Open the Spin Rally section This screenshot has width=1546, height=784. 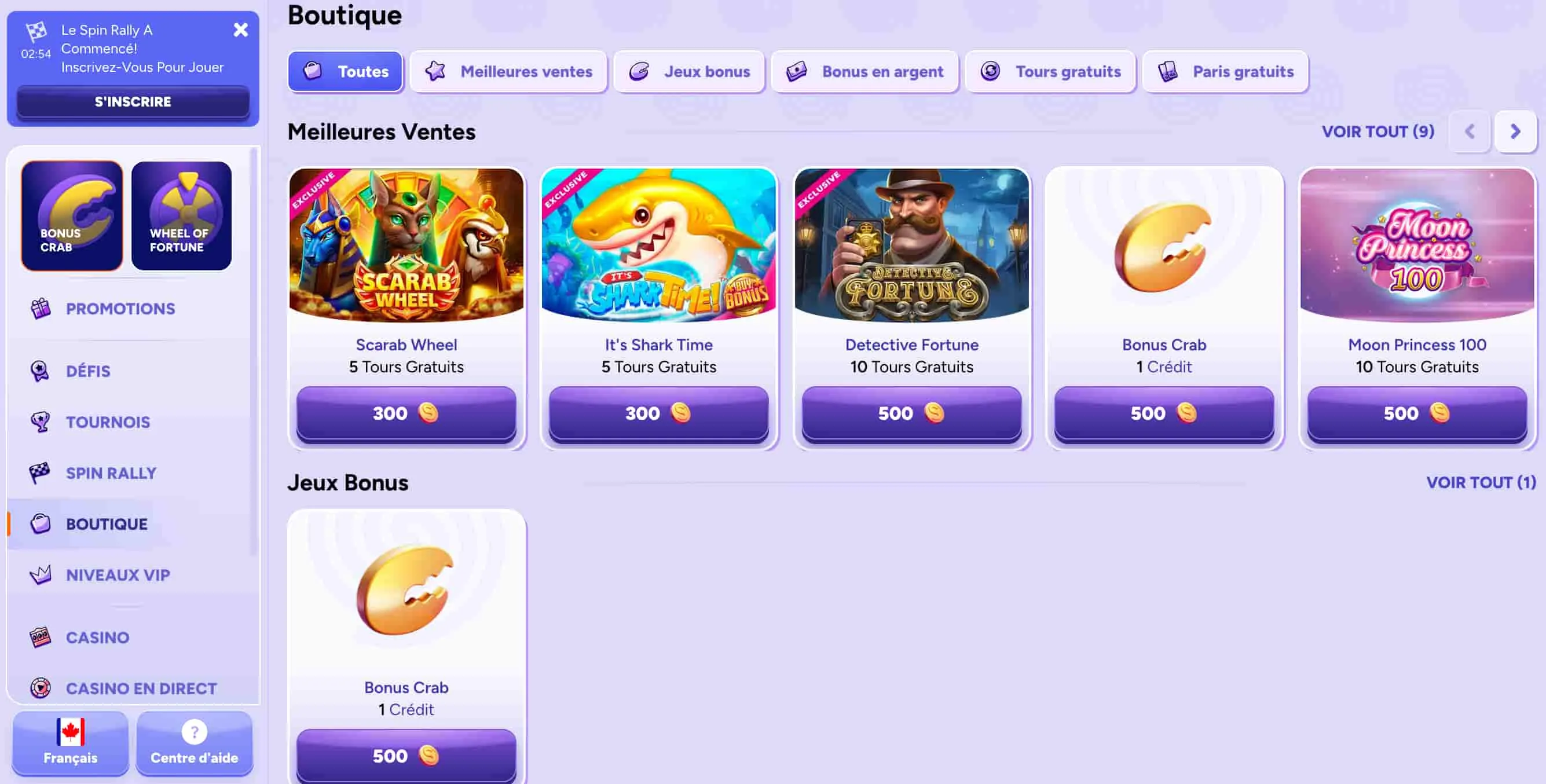[x=111, y=472]
